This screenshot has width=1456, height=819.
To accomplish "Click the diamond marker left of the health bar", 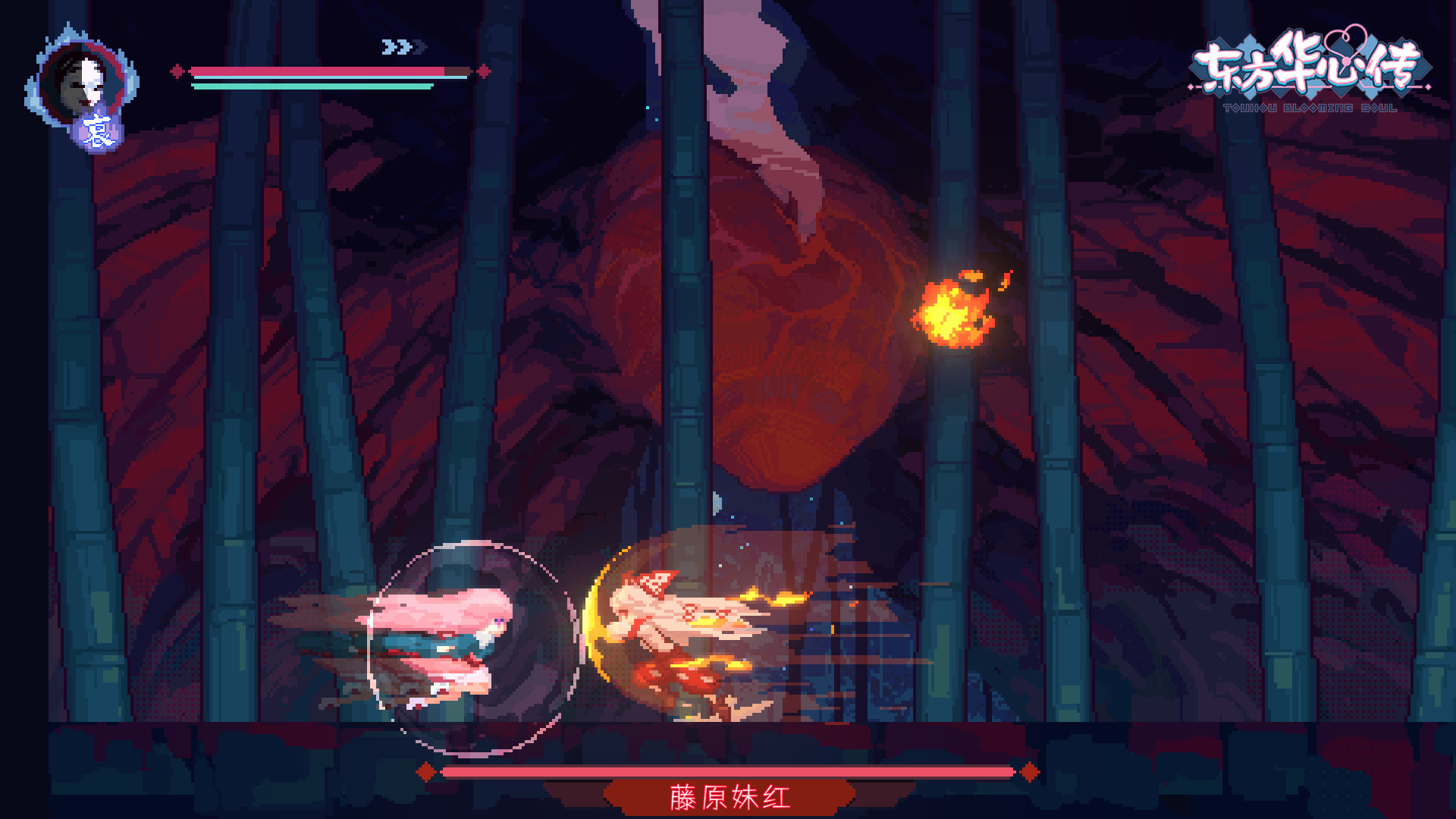I will 179,72.
